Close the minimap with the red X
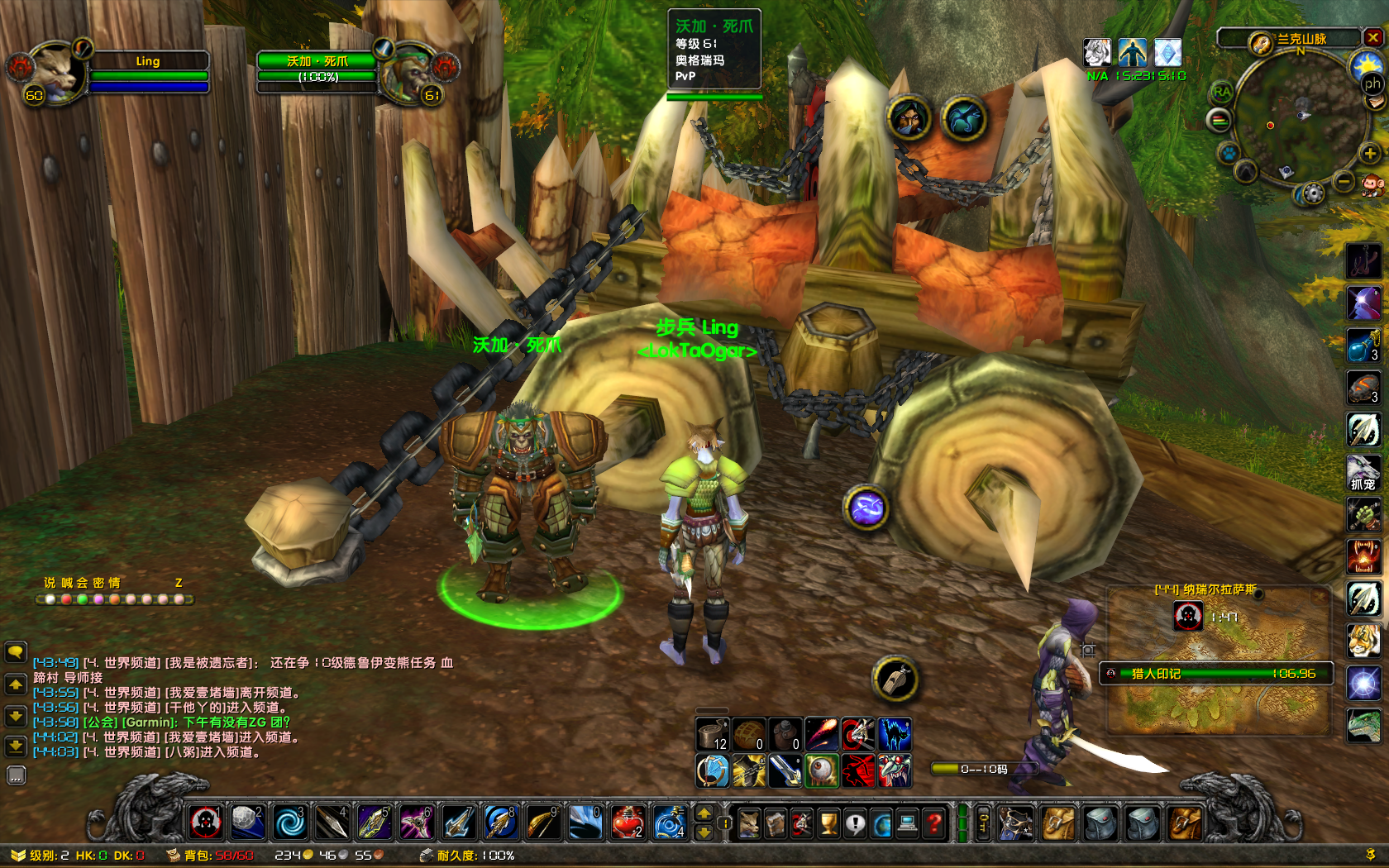 tap(1373, 37)
